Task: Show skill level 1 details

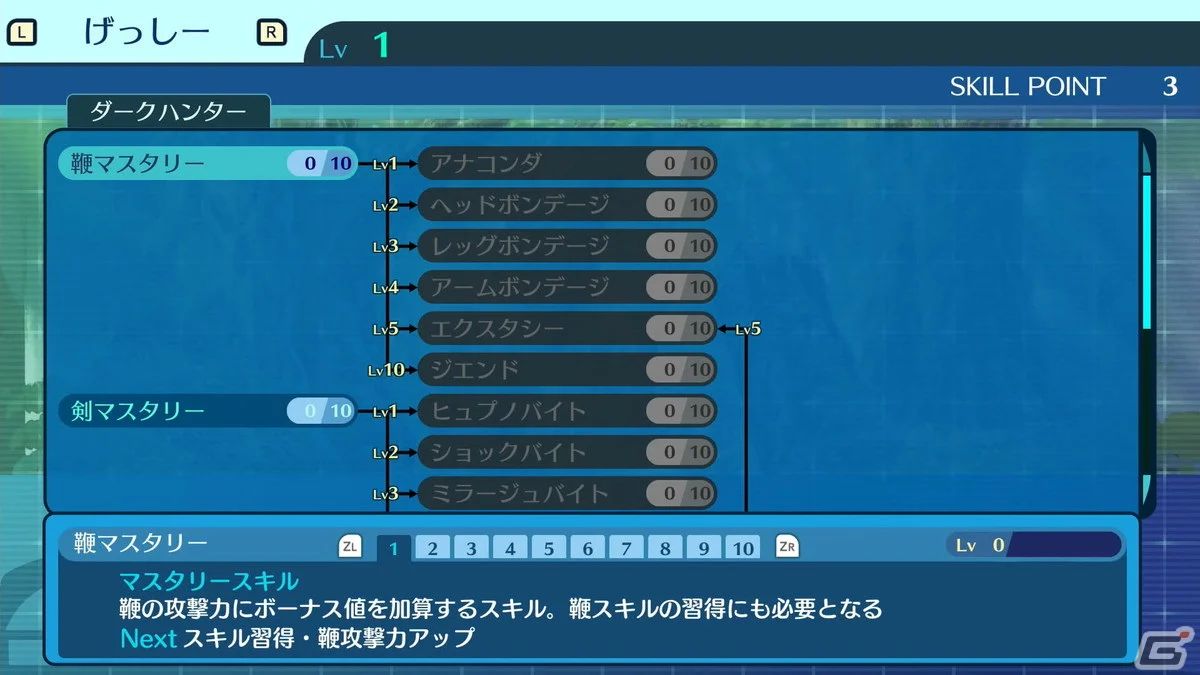Action: [x=394, y=548]
